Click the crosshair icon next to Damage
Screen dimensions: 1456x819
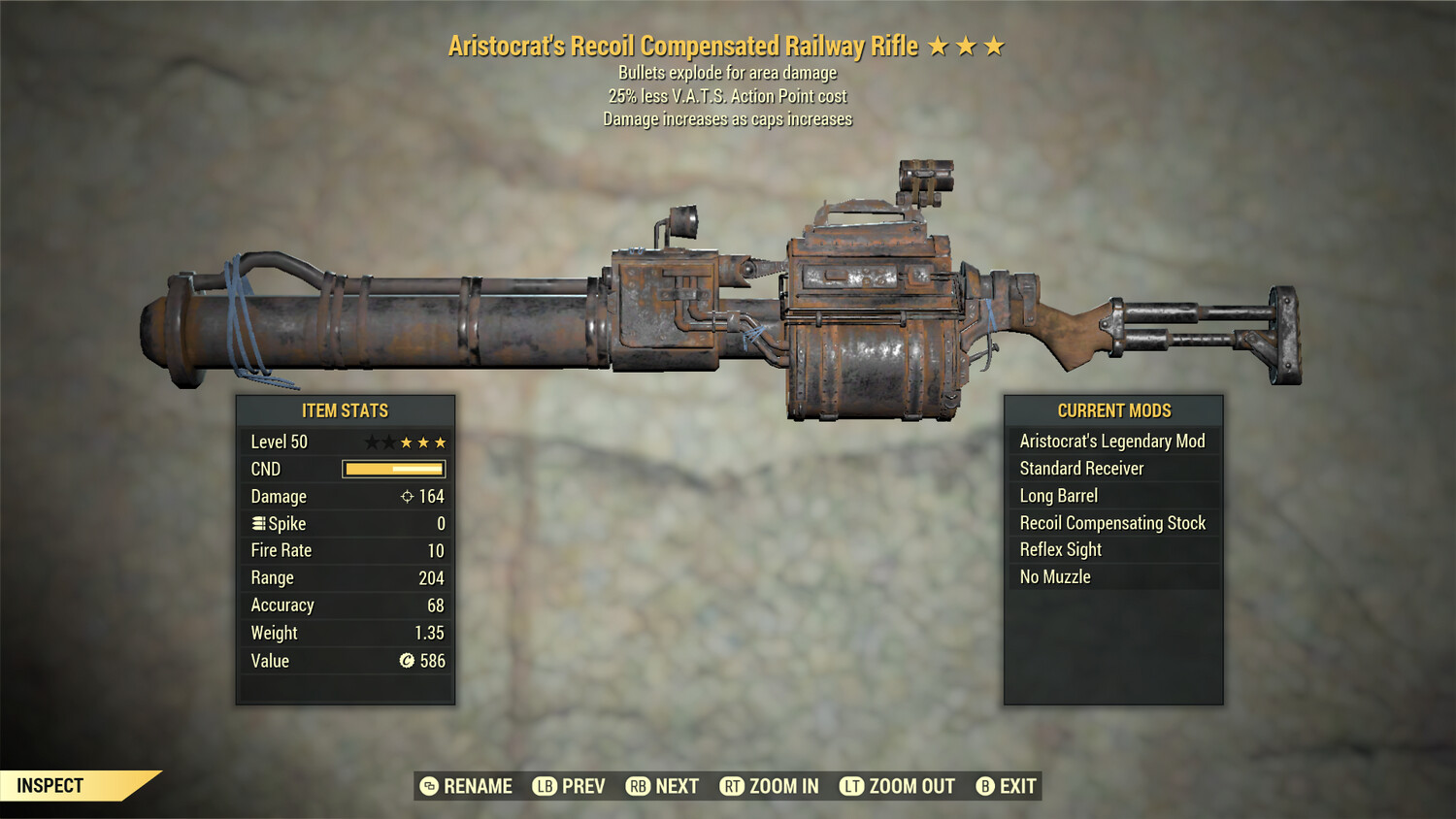click(x=406, y=496)
